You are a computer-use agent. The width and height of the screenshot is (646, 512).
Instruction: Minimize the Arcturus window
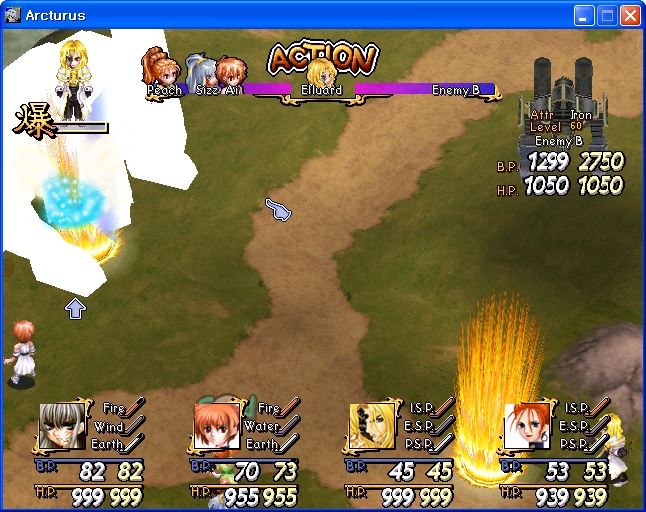[585, 16]
